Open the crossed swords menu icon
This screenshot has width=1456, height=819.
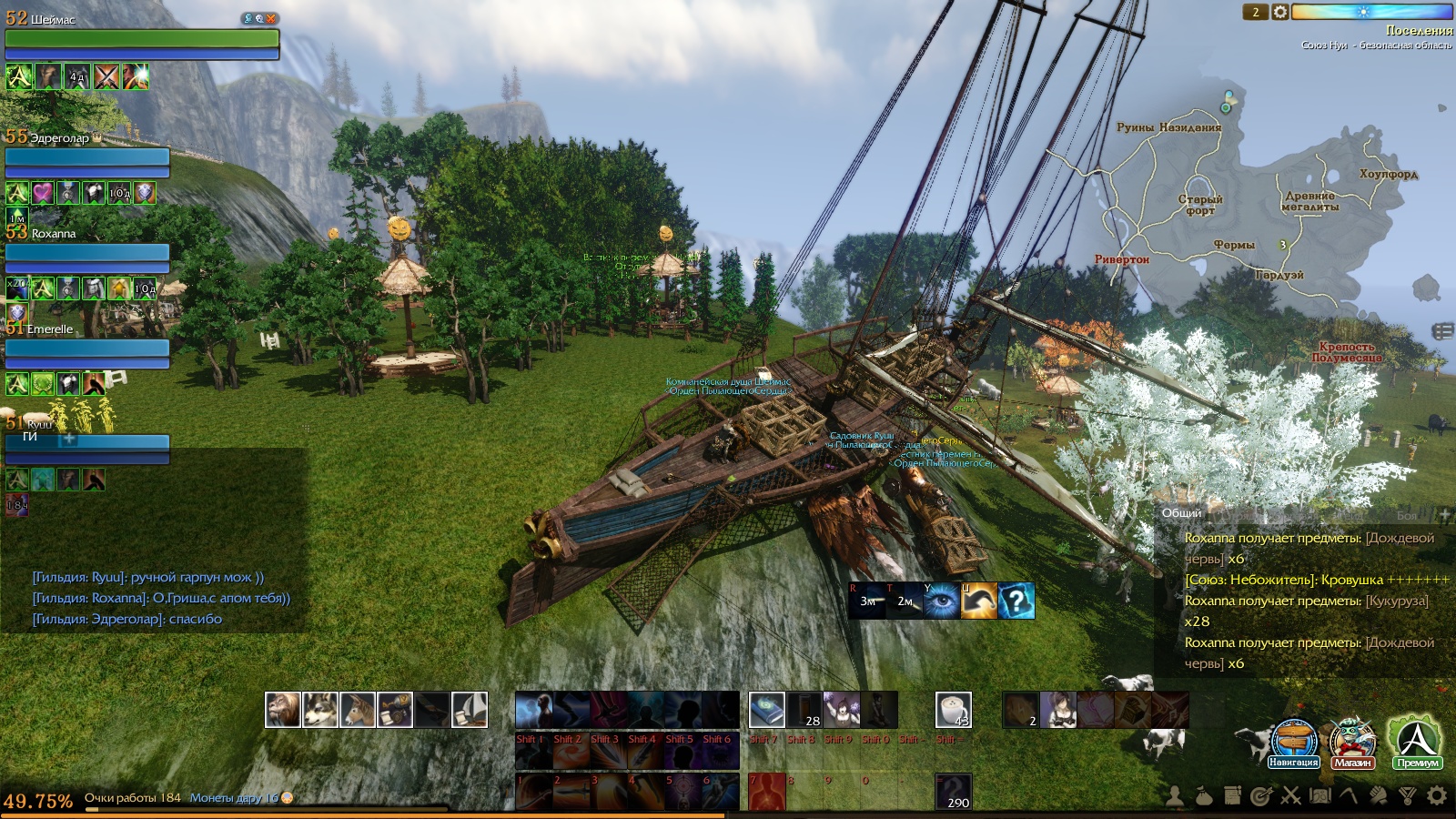tap(1290, 796)
